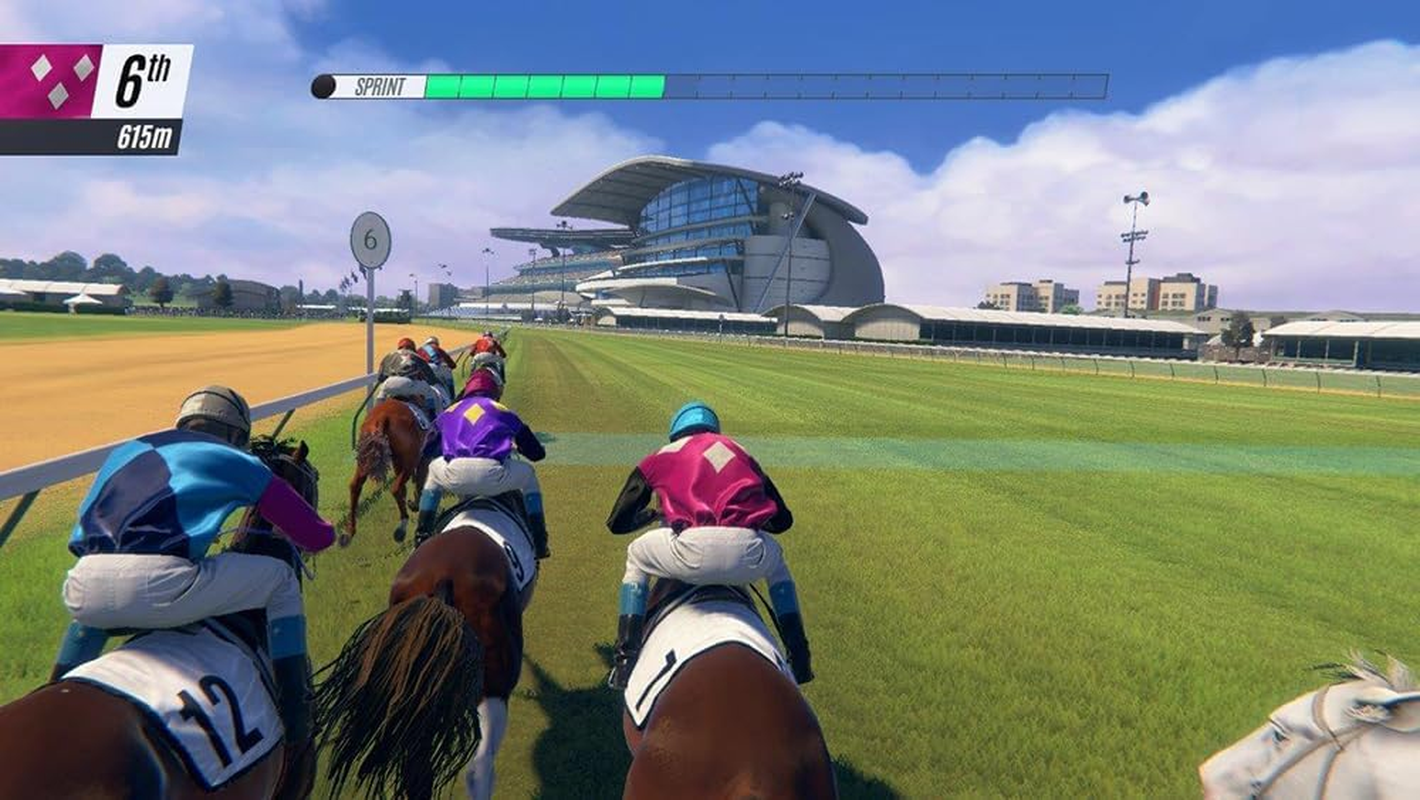Select the number 6 furlong marker sign
This screenshot has width=1420, height=800.
tap(370, 238)
